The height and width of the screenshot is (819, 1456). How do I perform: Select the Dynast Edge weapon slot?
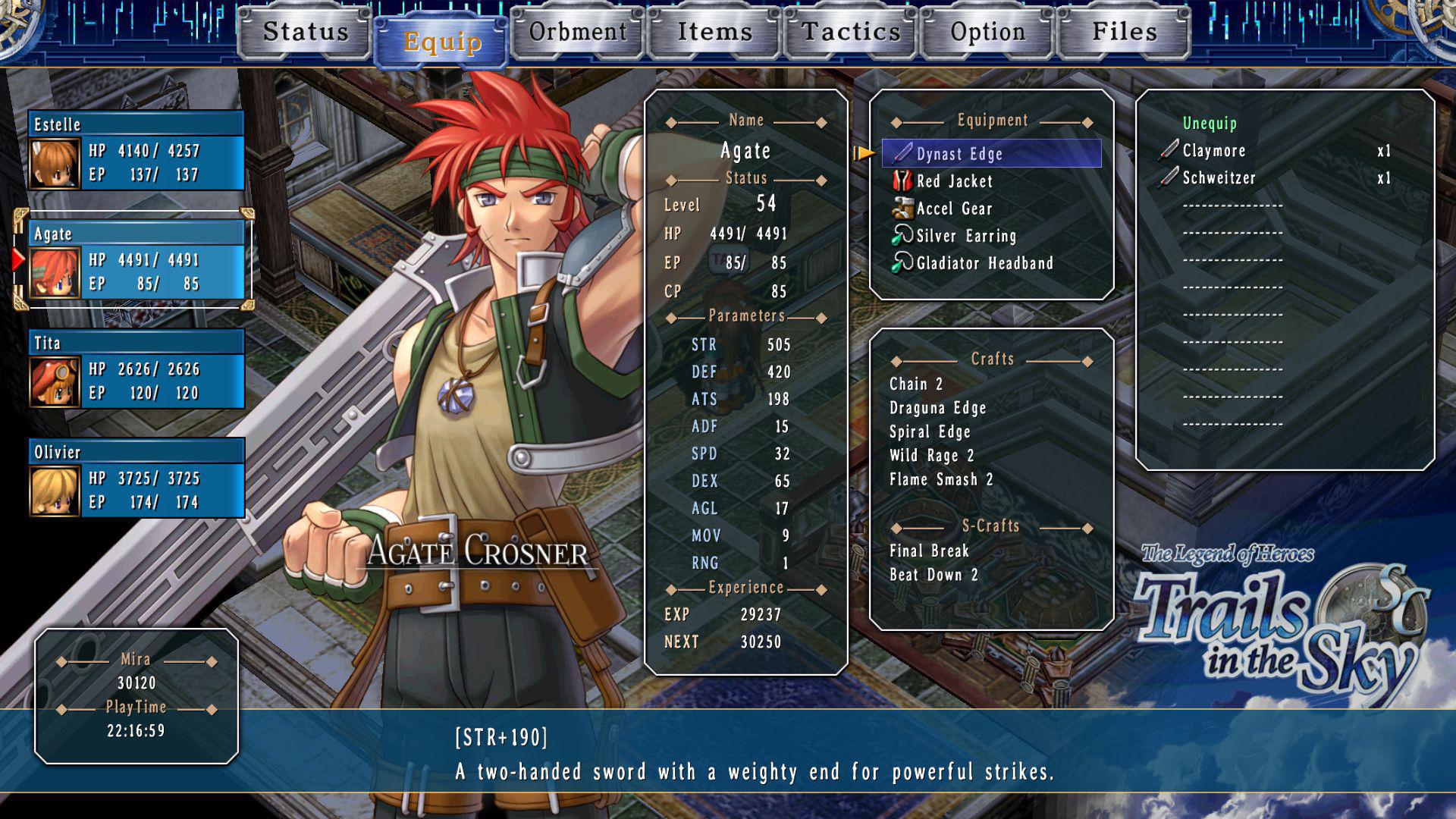(991, 154)
